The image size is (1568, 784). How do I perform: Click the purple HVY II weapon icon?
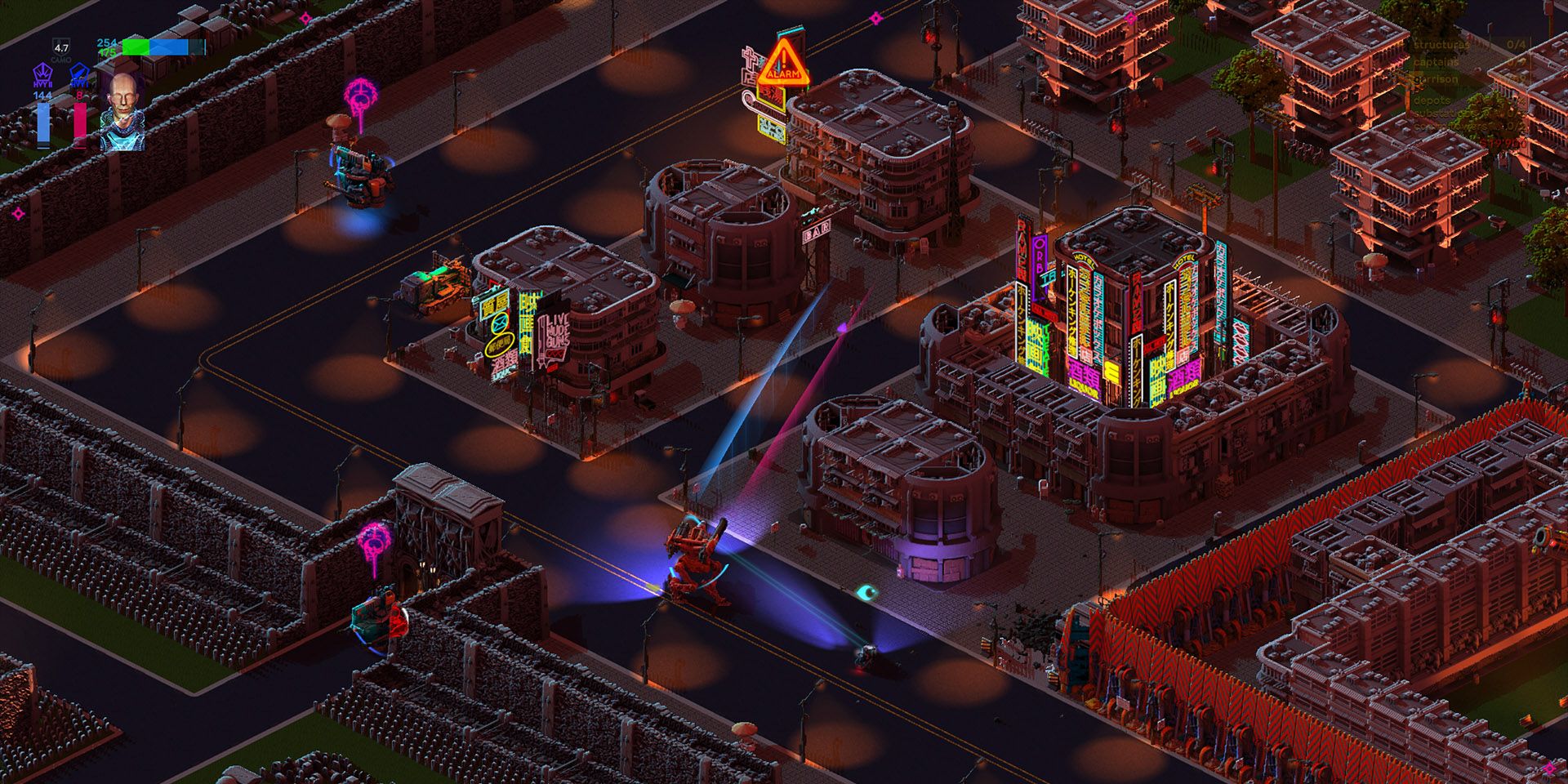coord(43,73)
